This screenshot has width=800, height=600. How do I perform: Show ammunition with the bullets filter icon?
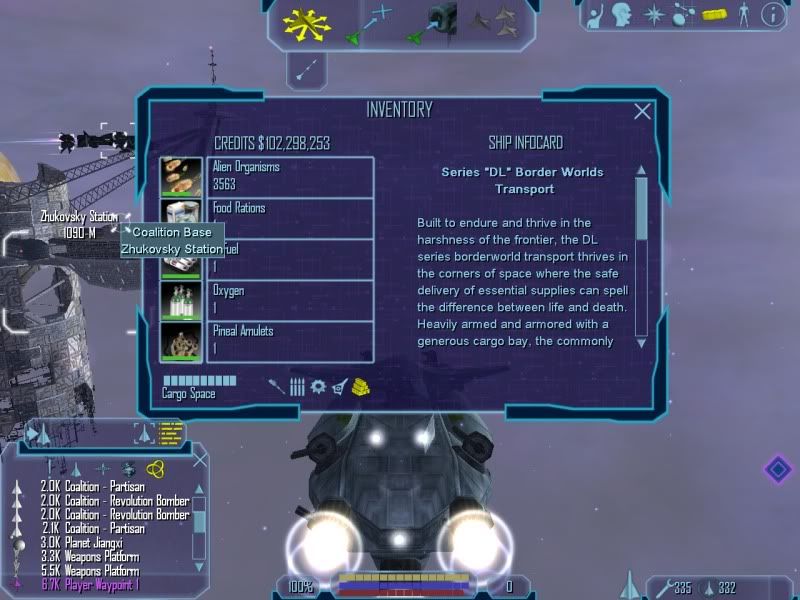point(297,387)
